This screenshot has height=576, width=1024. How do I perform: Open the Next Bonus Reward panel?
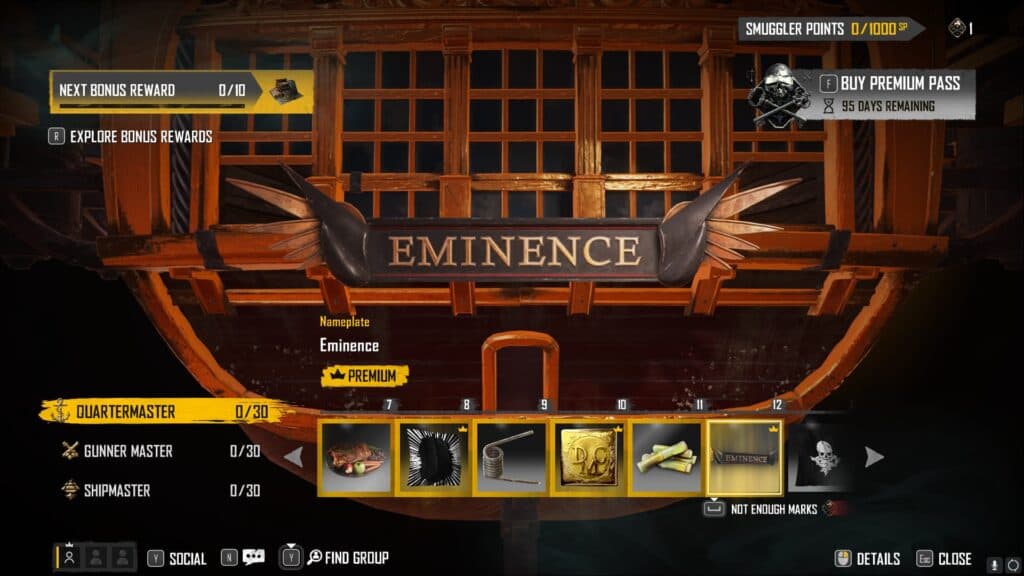[x=180, y=91]
